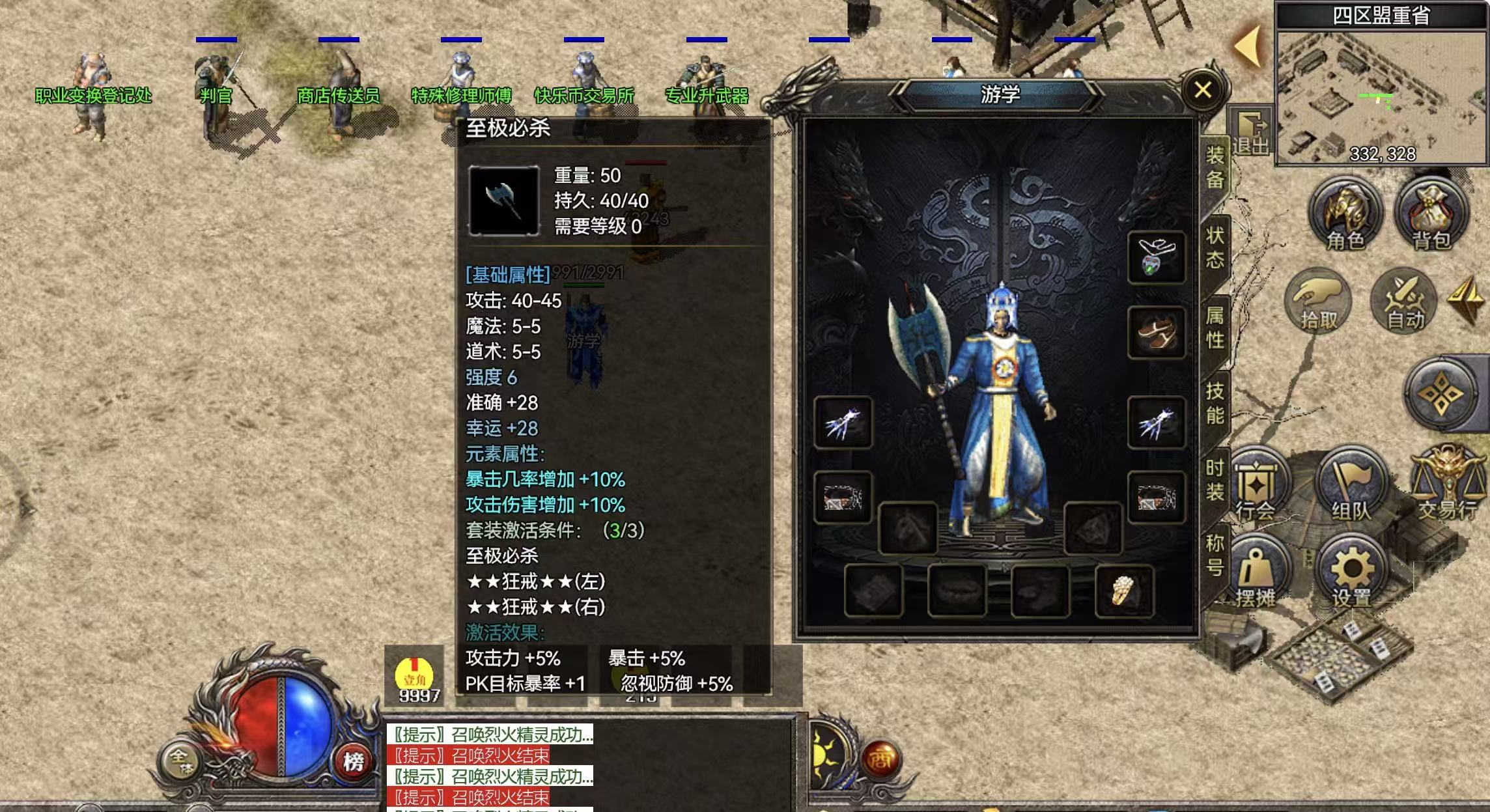Open the 榜 ranking button
The width and height of the screenshot is (1490, 812).
pos(354,761)
